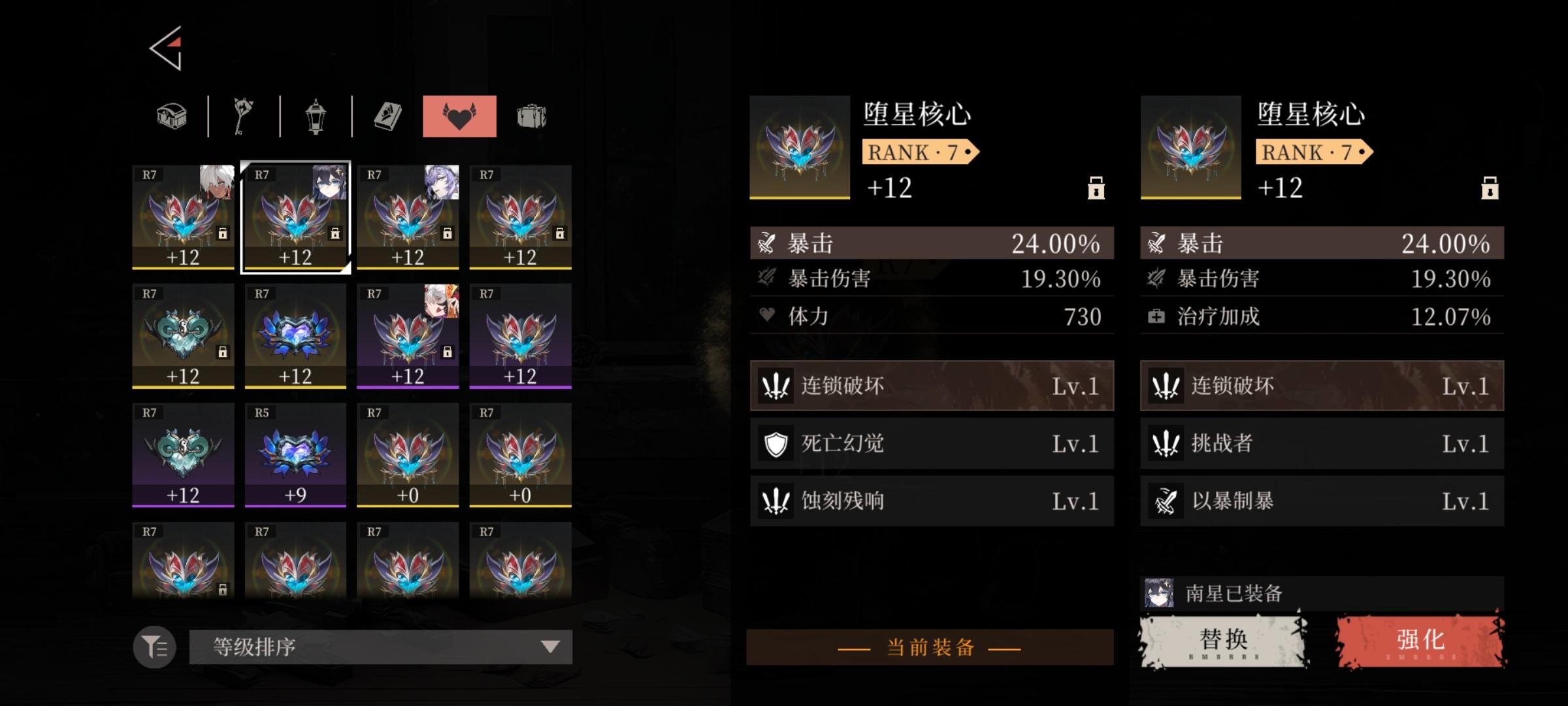Click the 连锁破坏 skill sword icon
The width and height of the screenshot is (1568, 706).
pos(777,386)
